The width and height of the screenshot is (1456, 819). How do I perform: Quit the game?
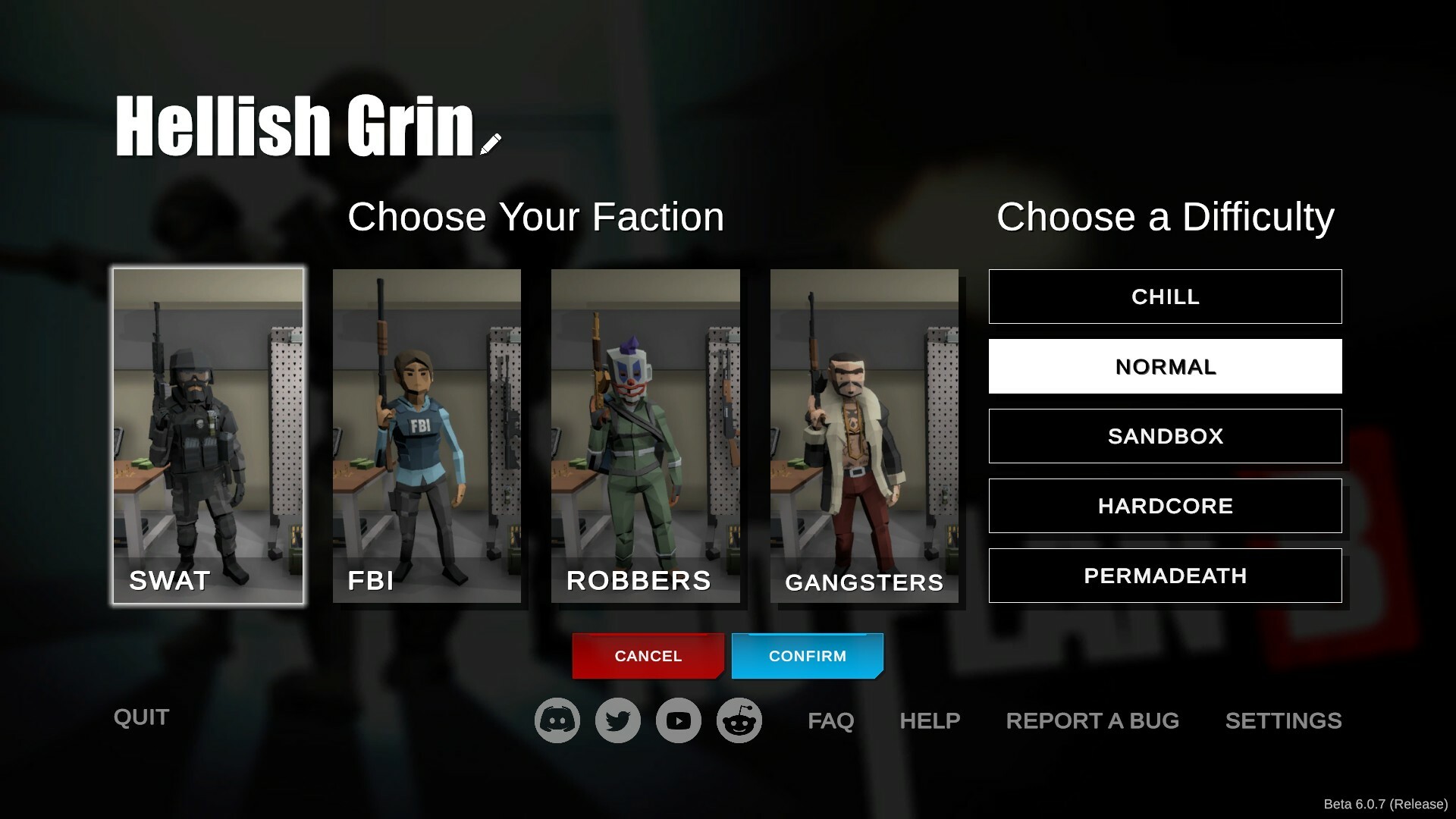(141, 717)
